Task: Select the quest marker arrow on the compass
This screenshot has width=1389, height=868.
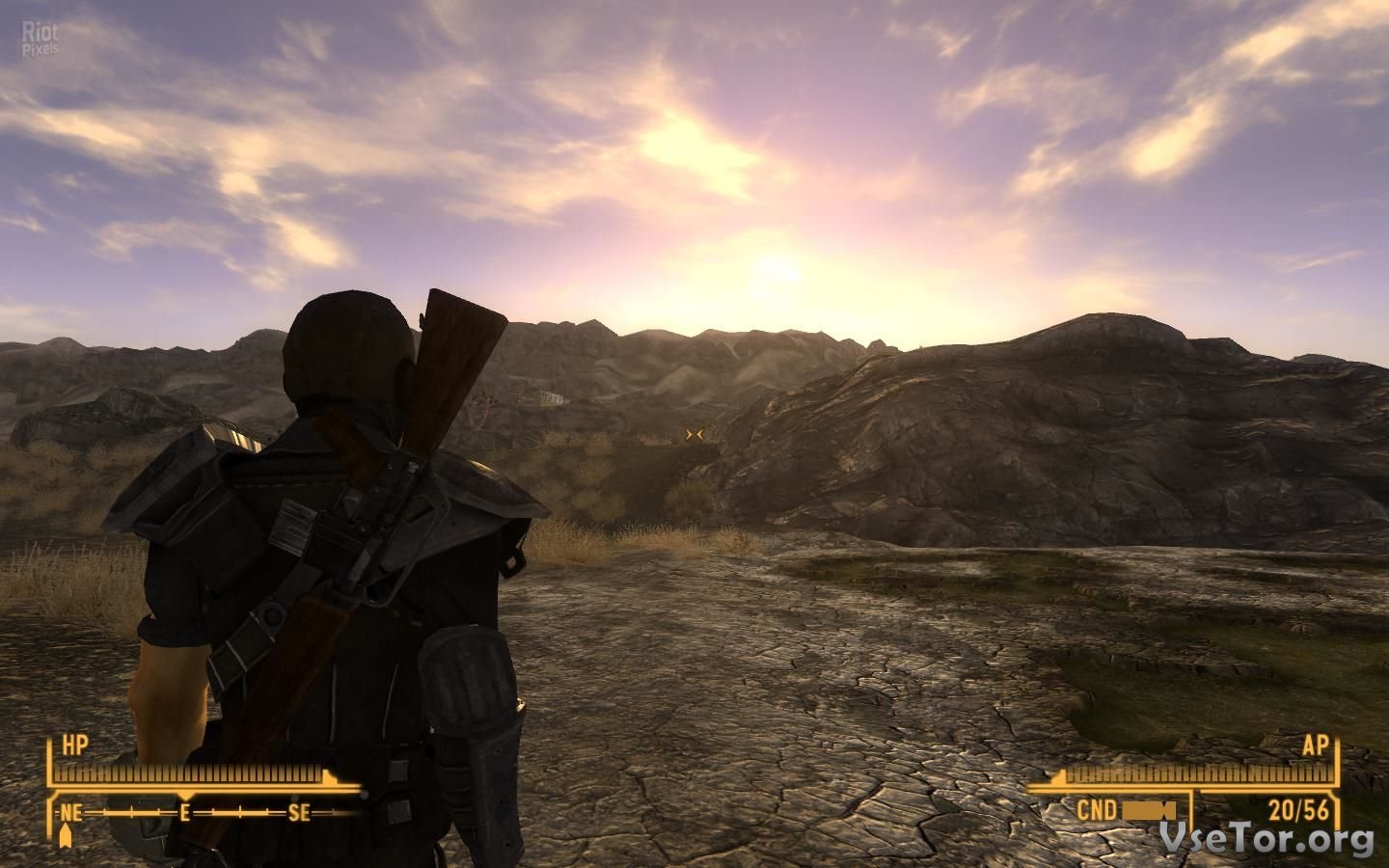Action: click(x=67, y=834)
